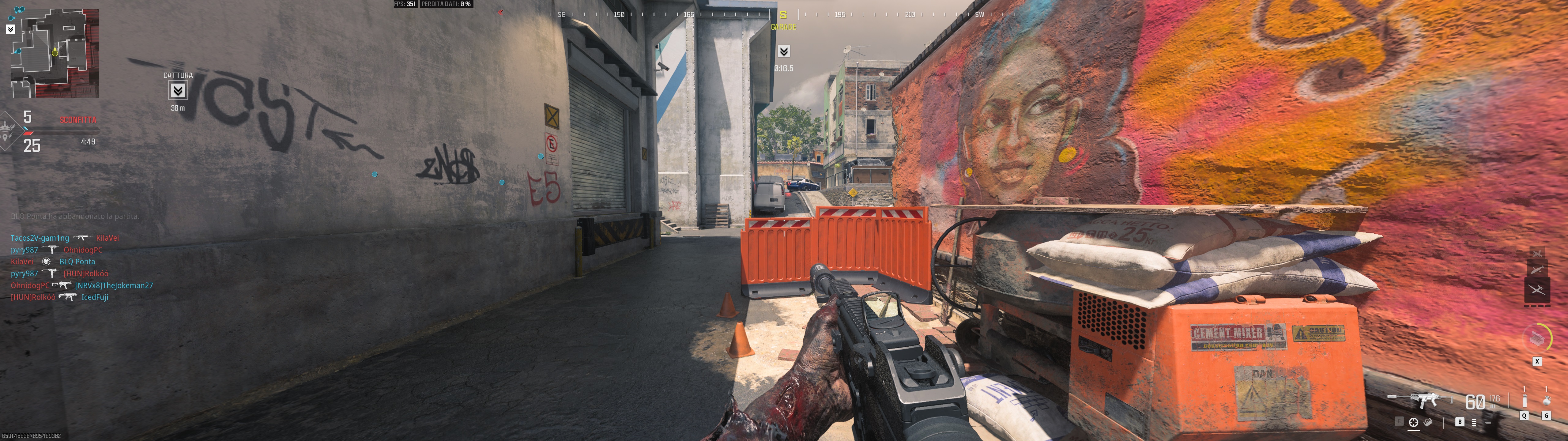Activate the munitions box field upgrade

[1537, 338]
